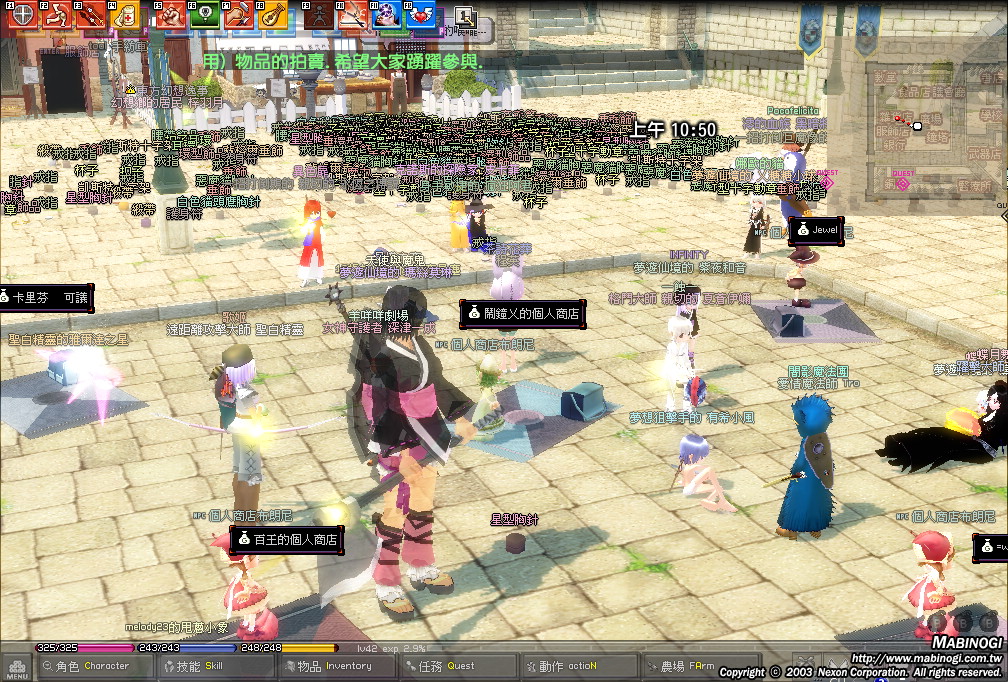Open the main MENU button
This screenshot has width=1008, height=682.
[16, 667]
